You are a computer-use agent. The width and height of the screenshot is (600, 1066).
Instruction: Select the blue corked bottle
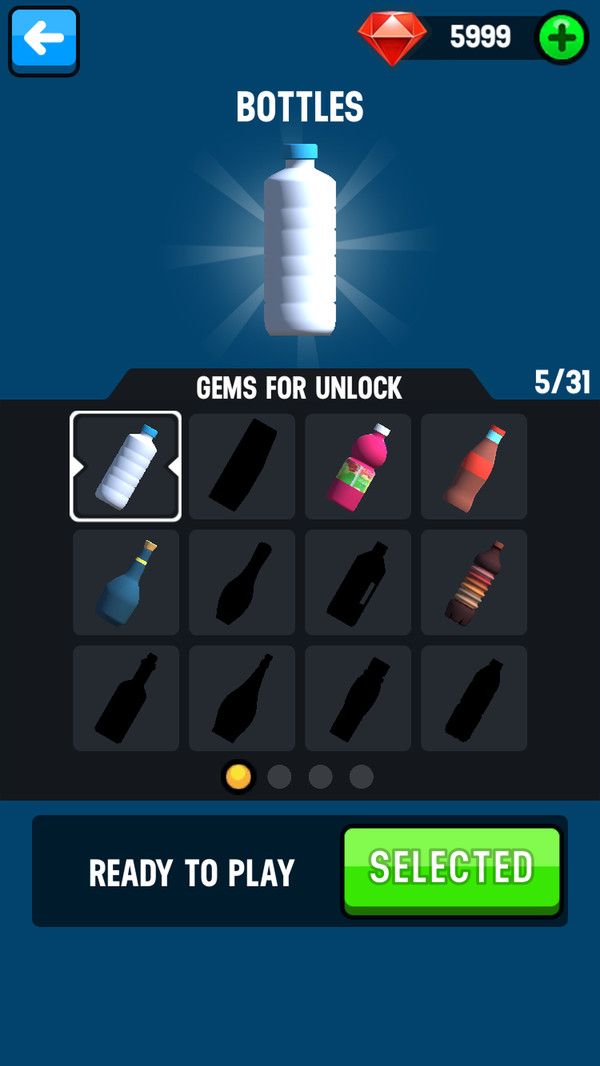[126, 582]
